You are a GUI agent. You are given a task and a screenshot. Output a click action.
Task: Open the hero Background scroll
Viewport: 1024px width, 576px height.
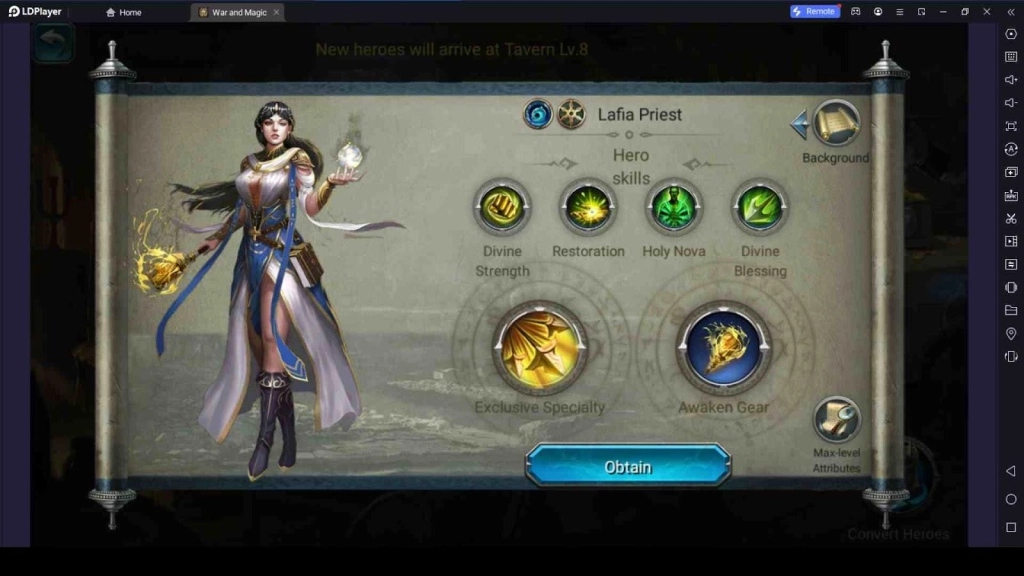point(836,124)
